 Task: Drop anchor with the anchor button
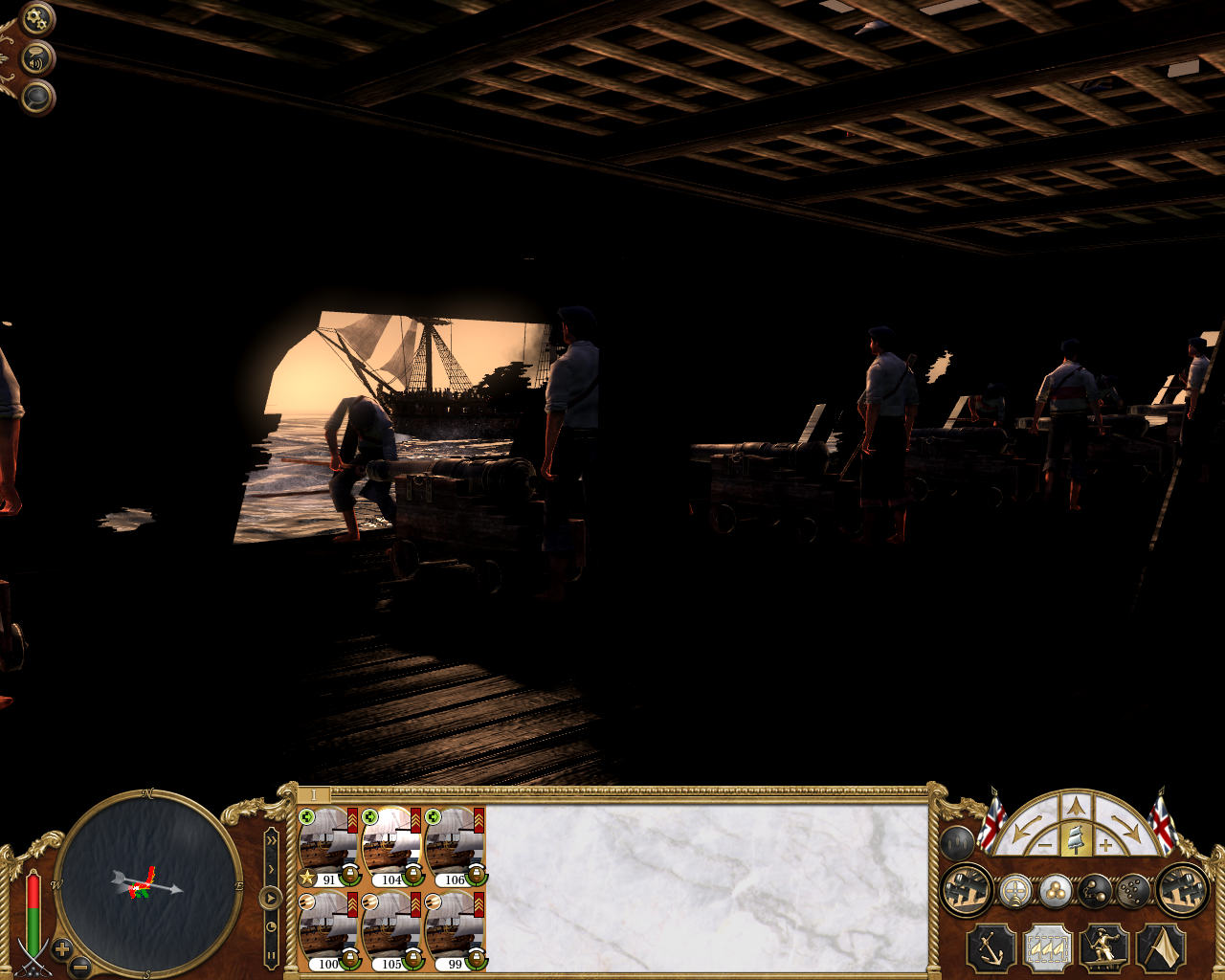pos(991,948)
